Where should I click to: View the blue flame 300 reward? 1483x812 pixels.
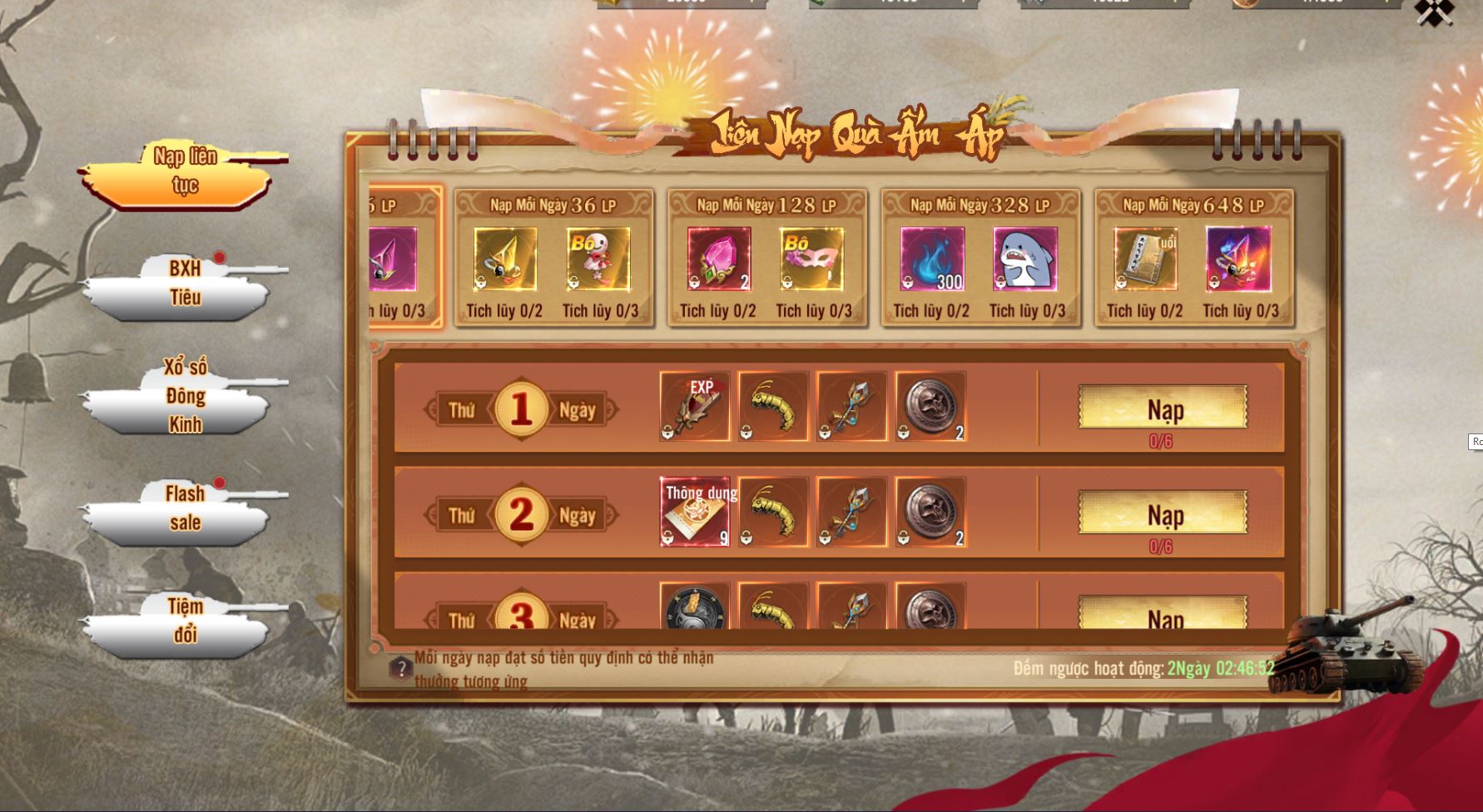coord(932,260)
